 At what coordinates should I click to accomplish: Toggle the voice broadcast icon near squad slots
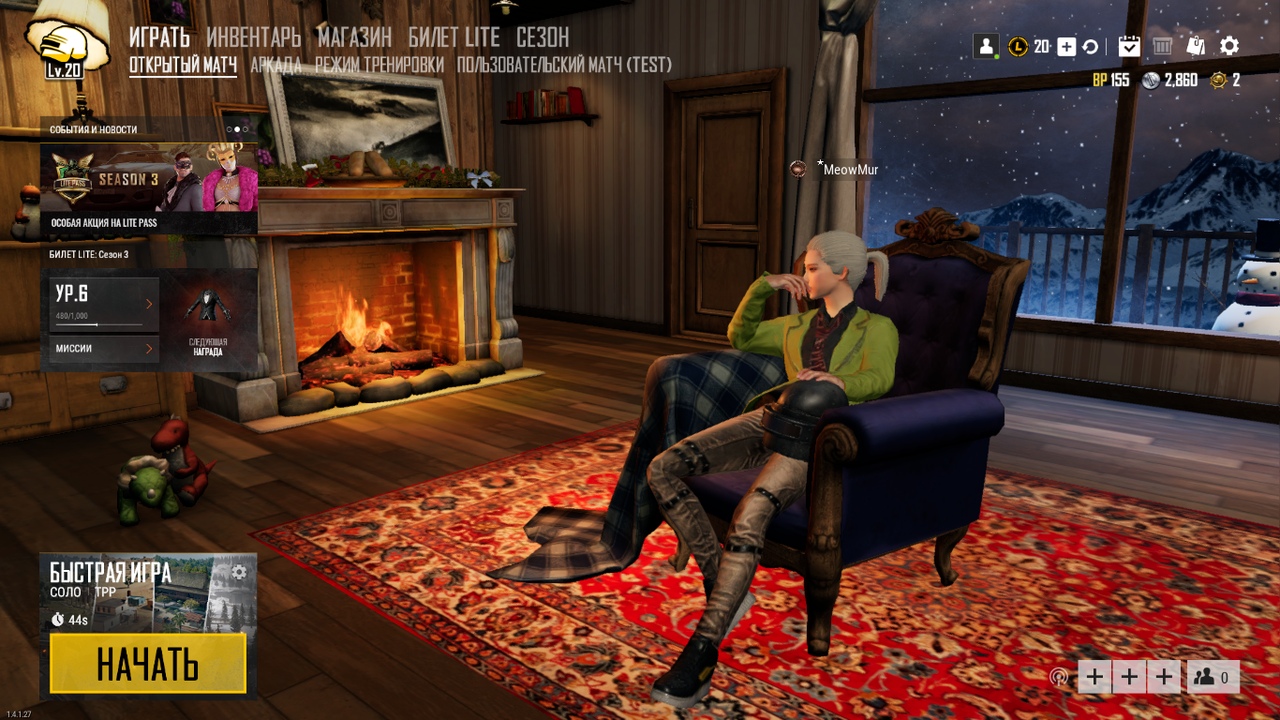coord(1058,677)
